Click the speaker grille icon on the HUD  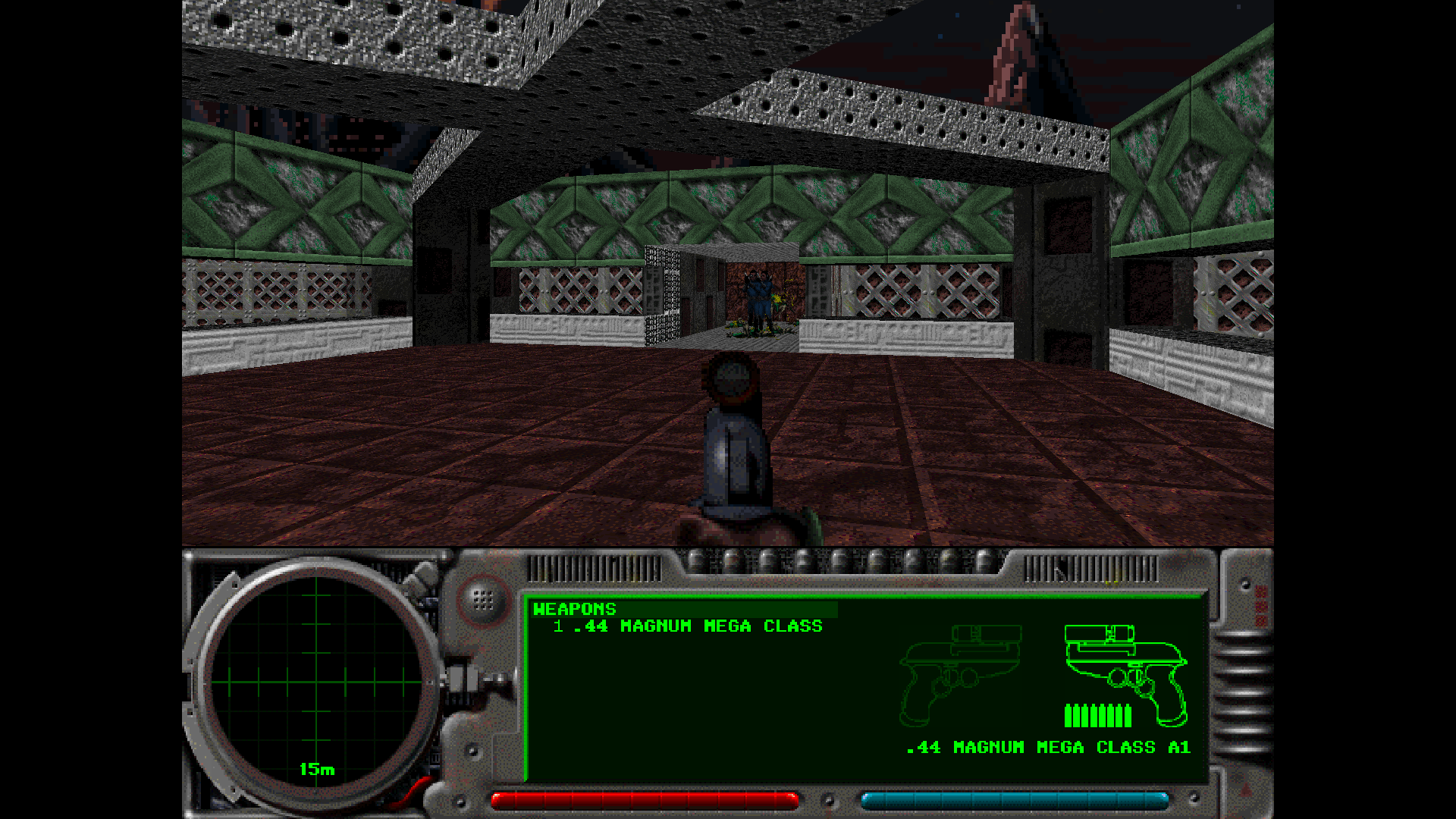coord(482,599)
